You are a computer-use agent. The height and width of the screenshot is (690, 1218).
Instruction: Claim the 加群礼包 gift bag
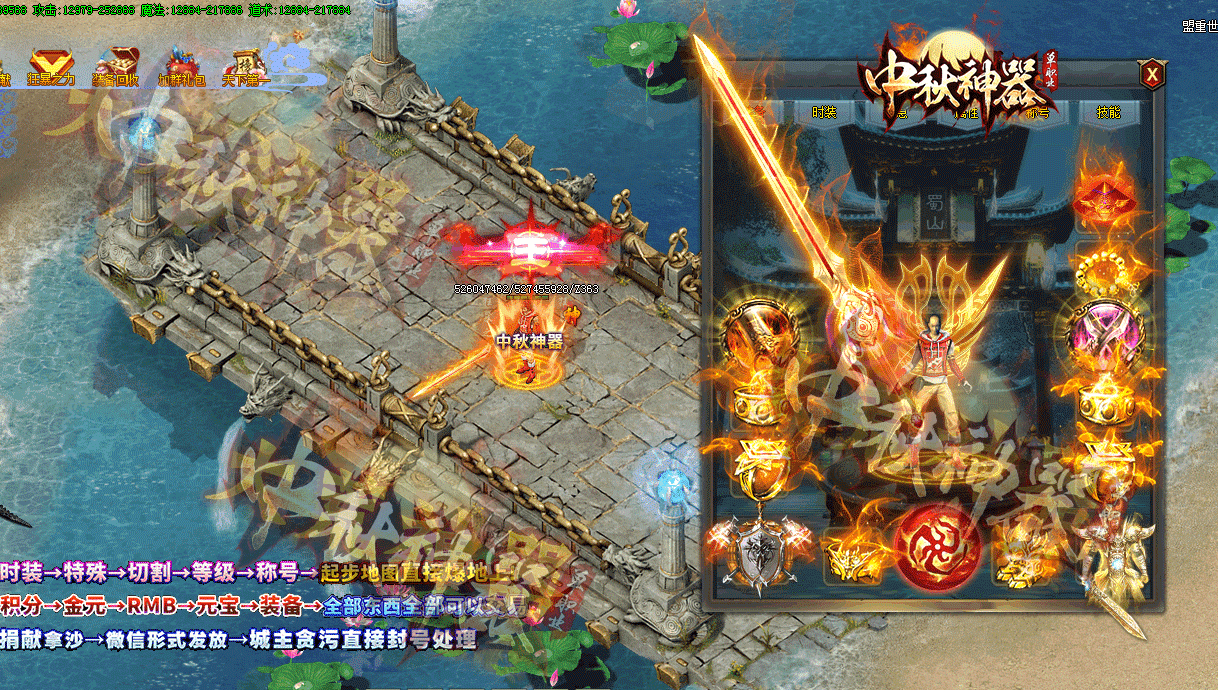click(181, 67)
